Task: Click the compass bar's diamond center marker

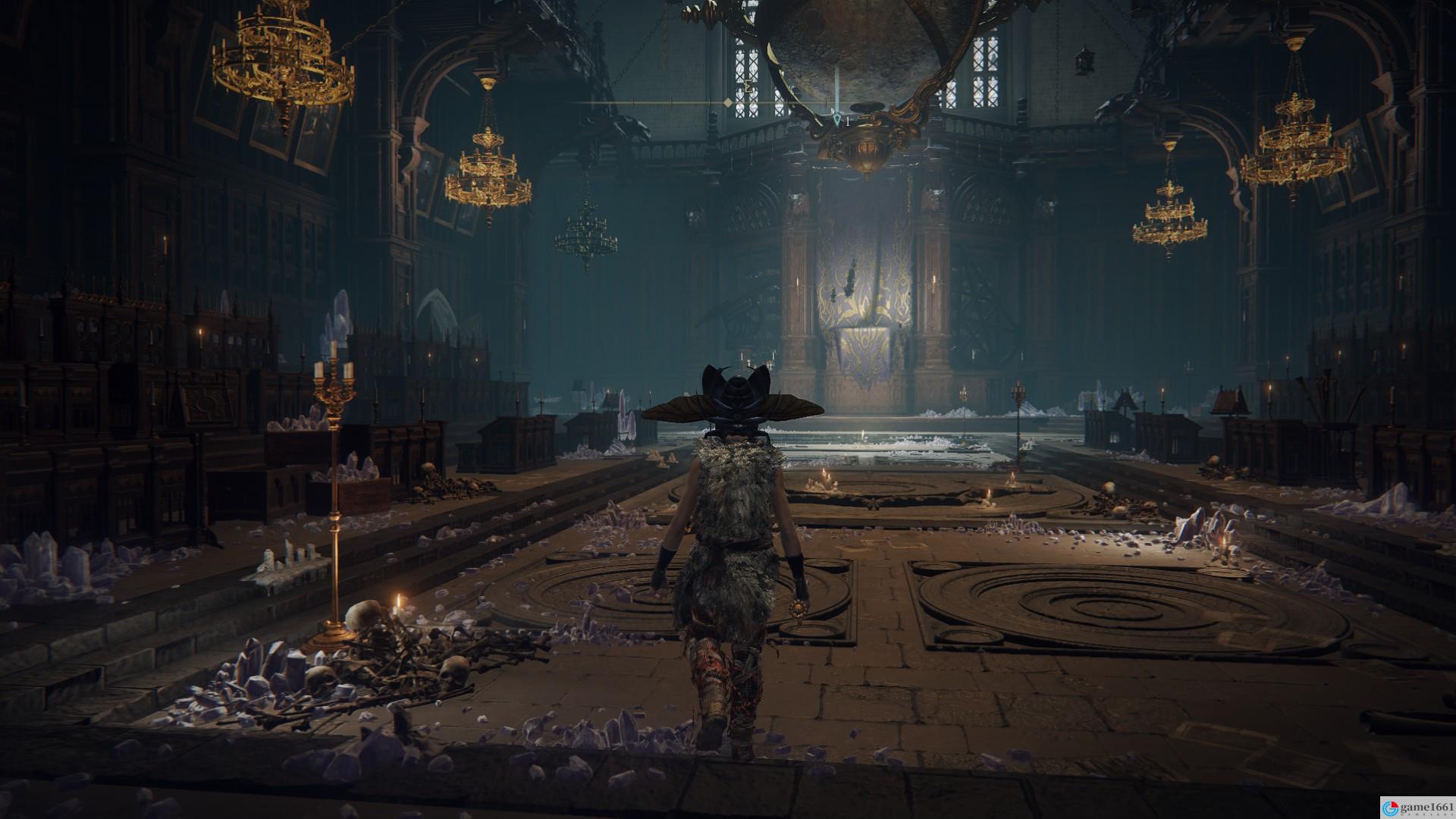Action: (728, 102)
